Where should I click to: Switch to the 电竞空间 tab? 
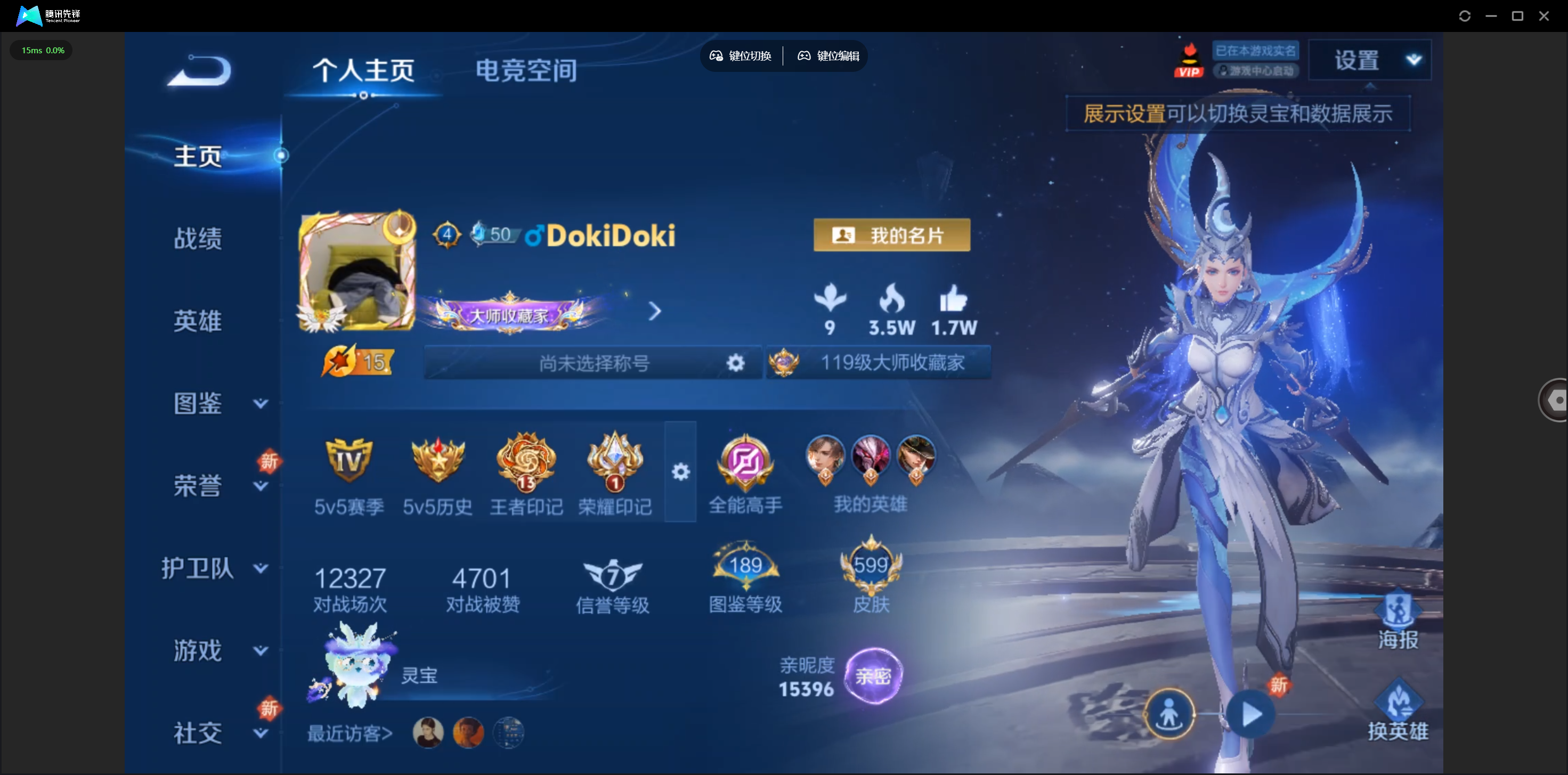tap(526, 70)
